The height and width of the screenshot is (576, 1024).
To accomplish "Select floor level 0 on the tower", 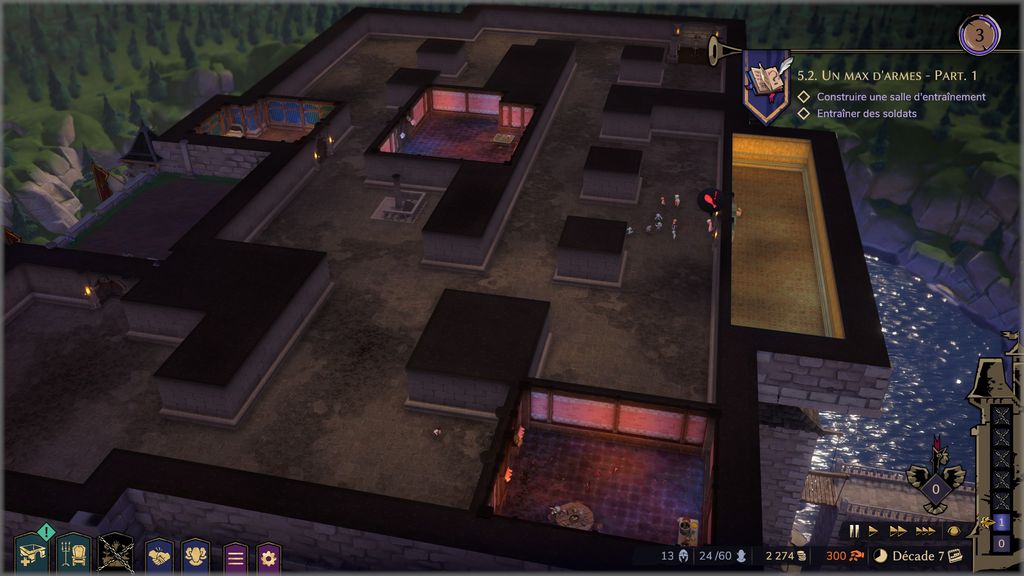I will (1002, 543).
